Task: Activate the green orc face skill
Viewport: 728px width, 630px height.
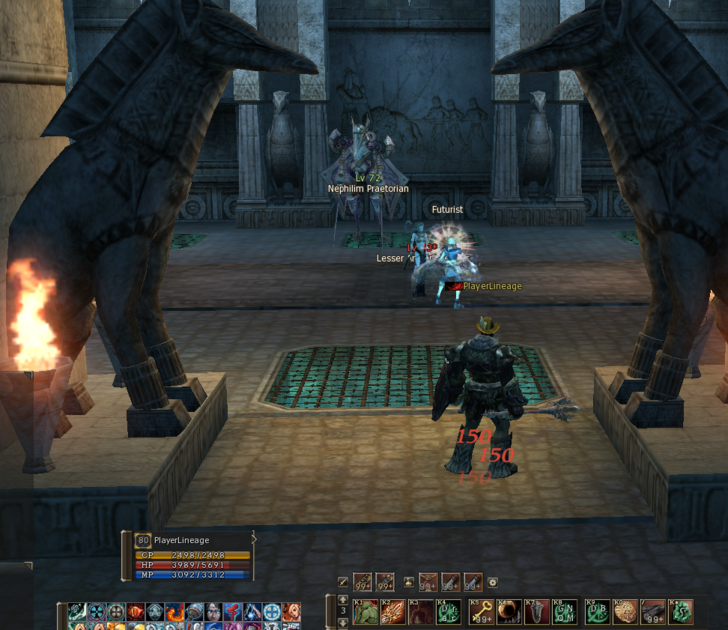Action: pyautogui.click(x=363, y=611)
